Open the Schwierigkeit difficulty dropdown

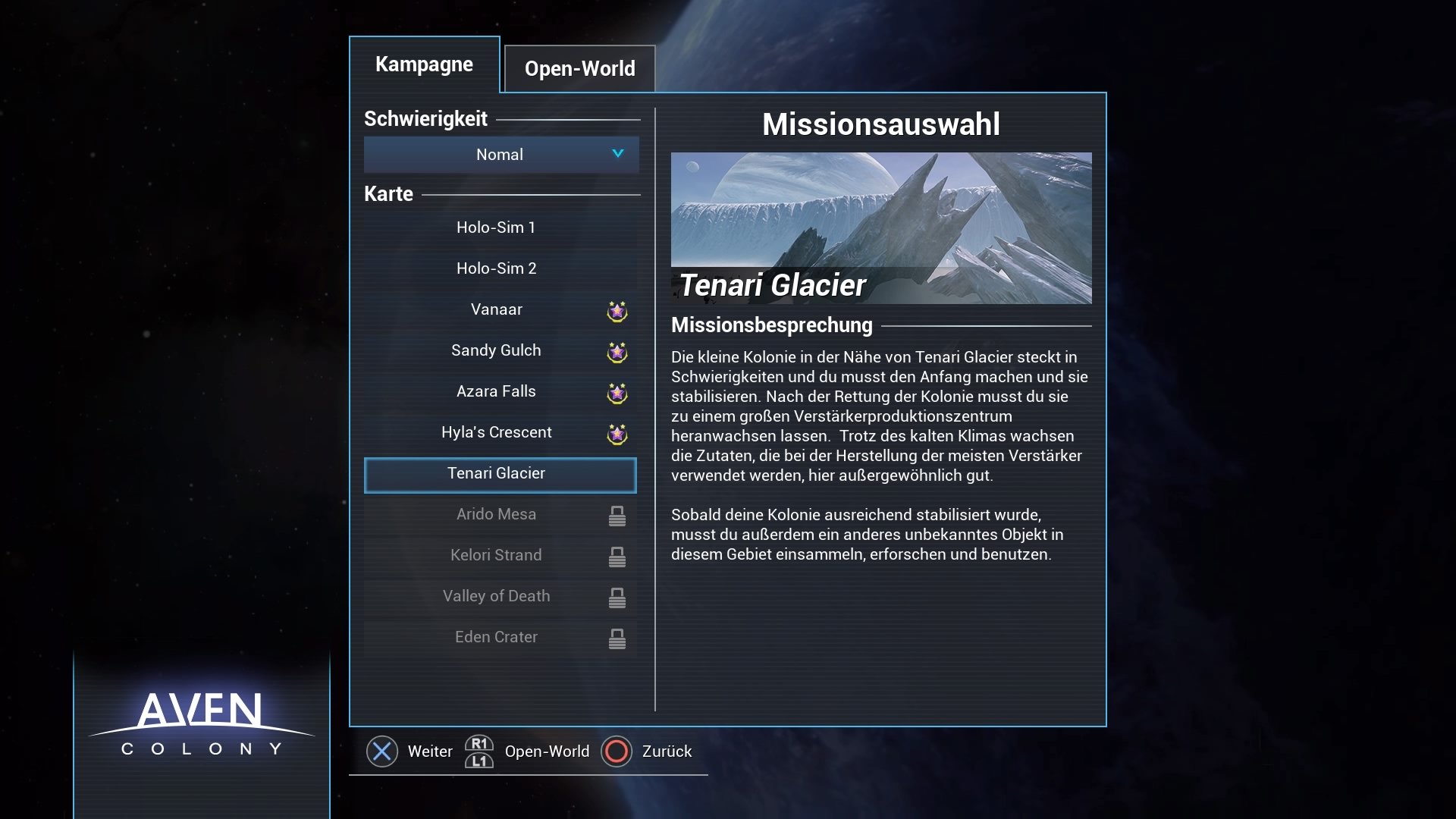(x=500, y=155)
